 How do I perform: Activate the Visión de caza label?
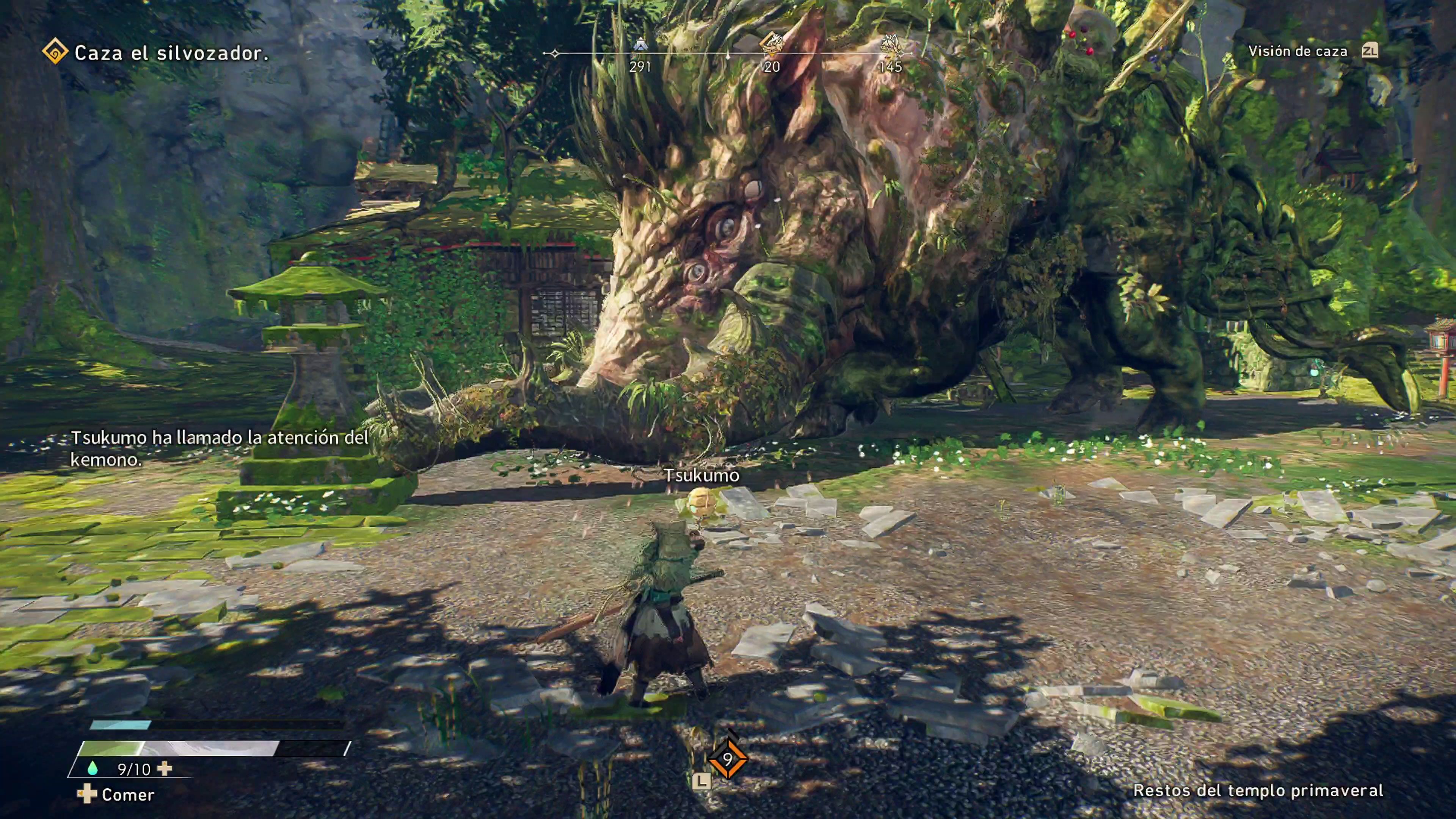point(1297,52)
